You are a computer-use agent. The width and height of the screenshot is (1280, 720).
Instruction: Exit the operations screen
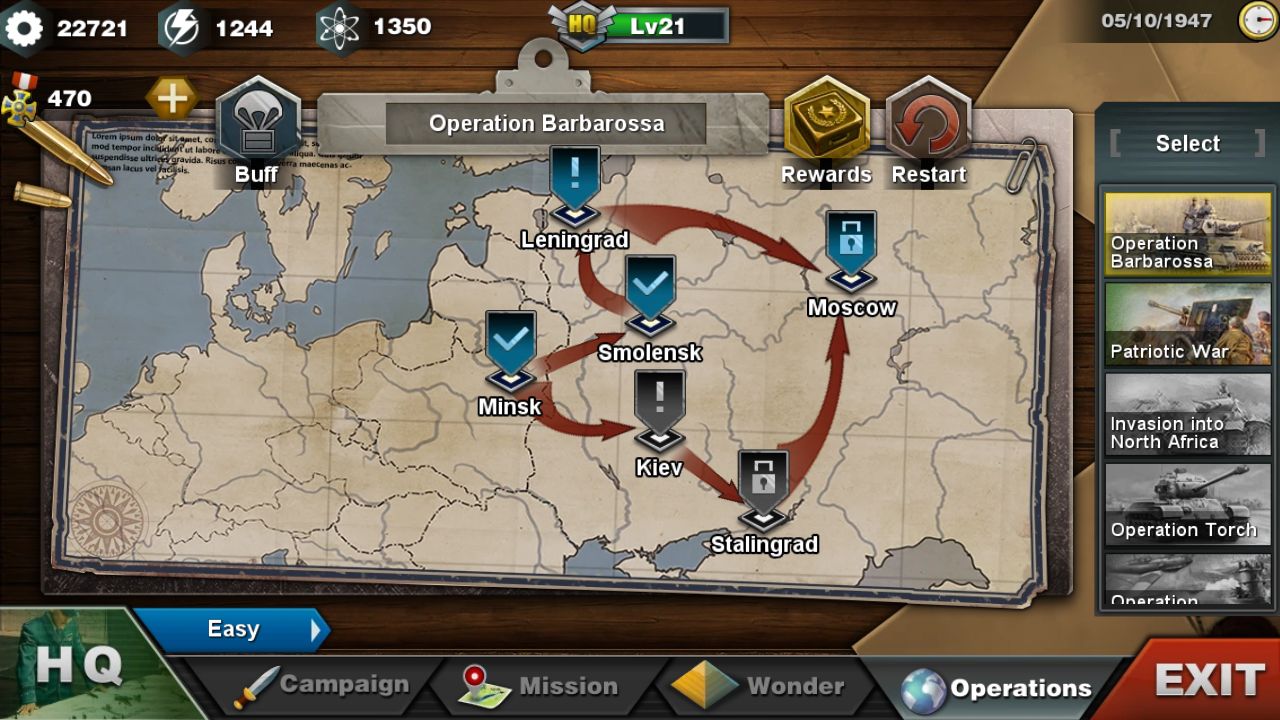coord(1208,680)
